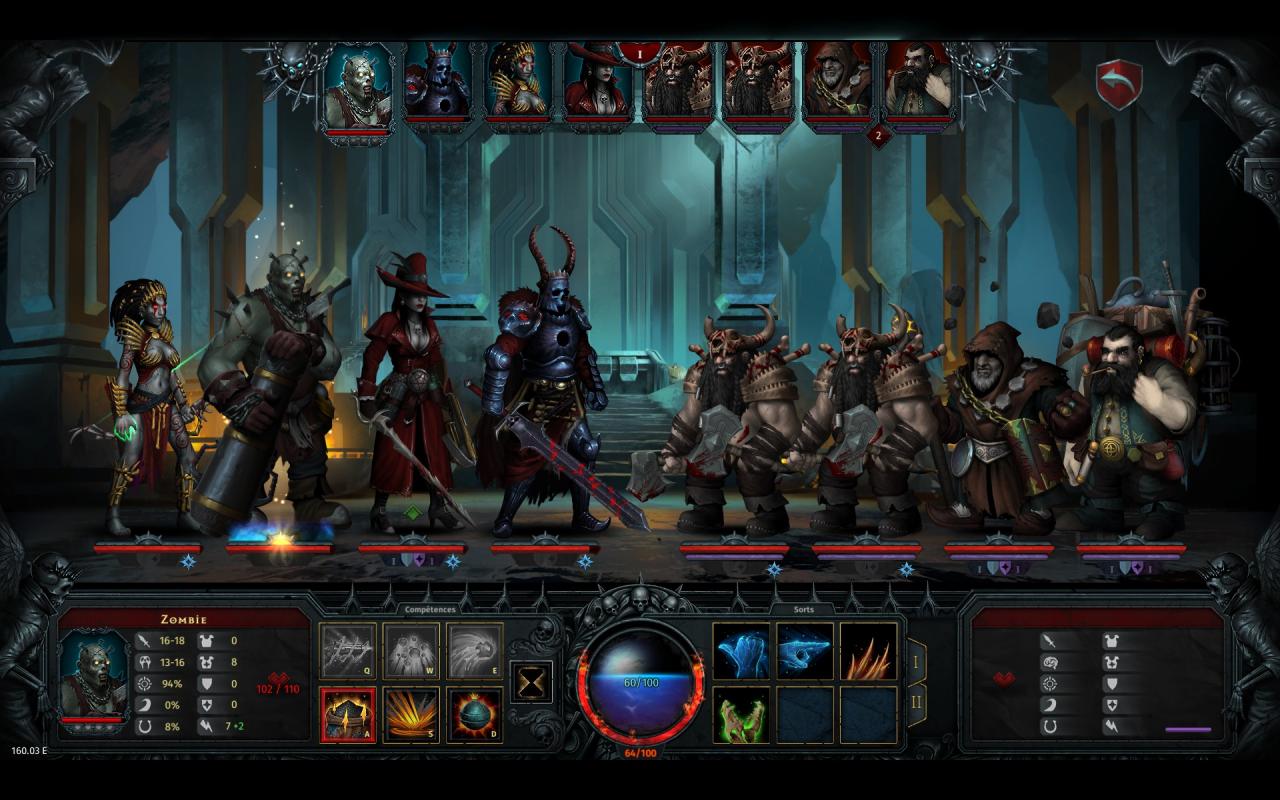Select the gold-headdress woman turn portrait

pos(518,85)
